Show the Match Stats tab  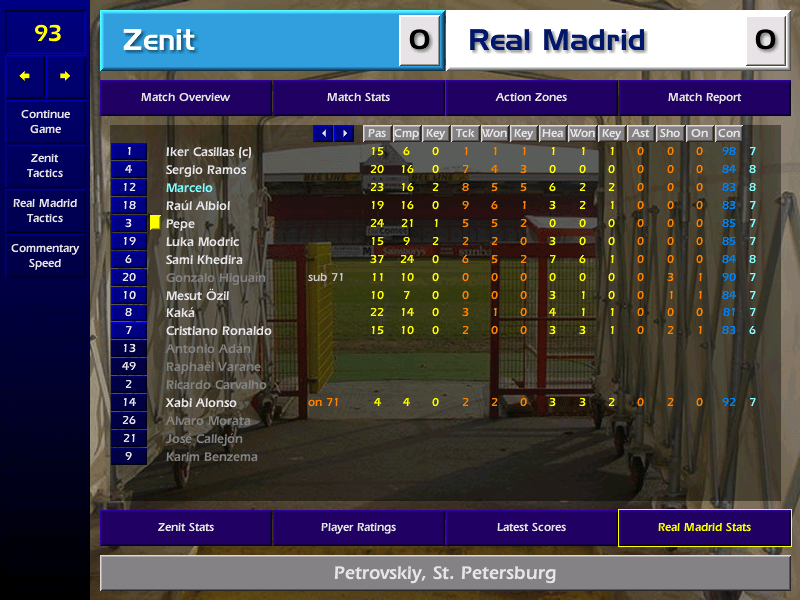(x=358, y=98)
